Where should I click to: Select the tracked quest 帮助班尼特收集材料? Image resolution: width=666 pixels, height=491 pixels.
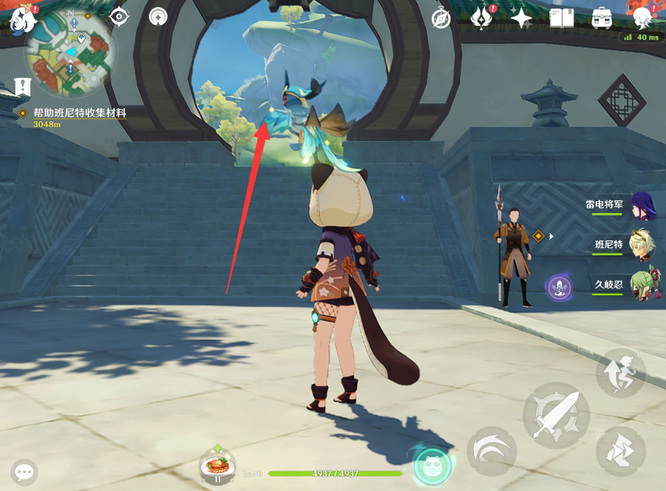coord(78,114)
